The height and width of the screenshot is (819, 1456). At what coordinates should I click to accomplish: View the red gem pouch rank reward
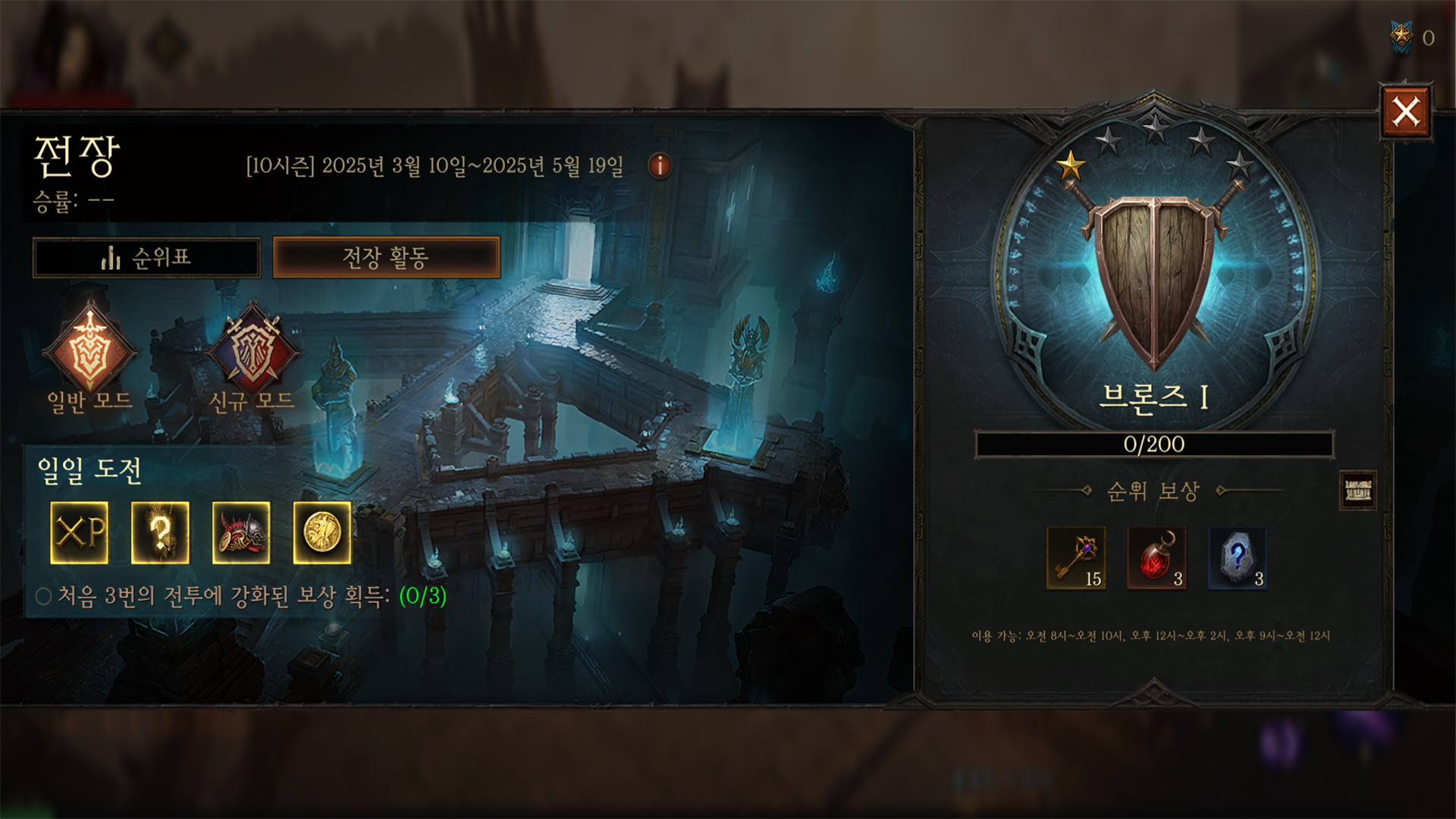point(1156,558)
